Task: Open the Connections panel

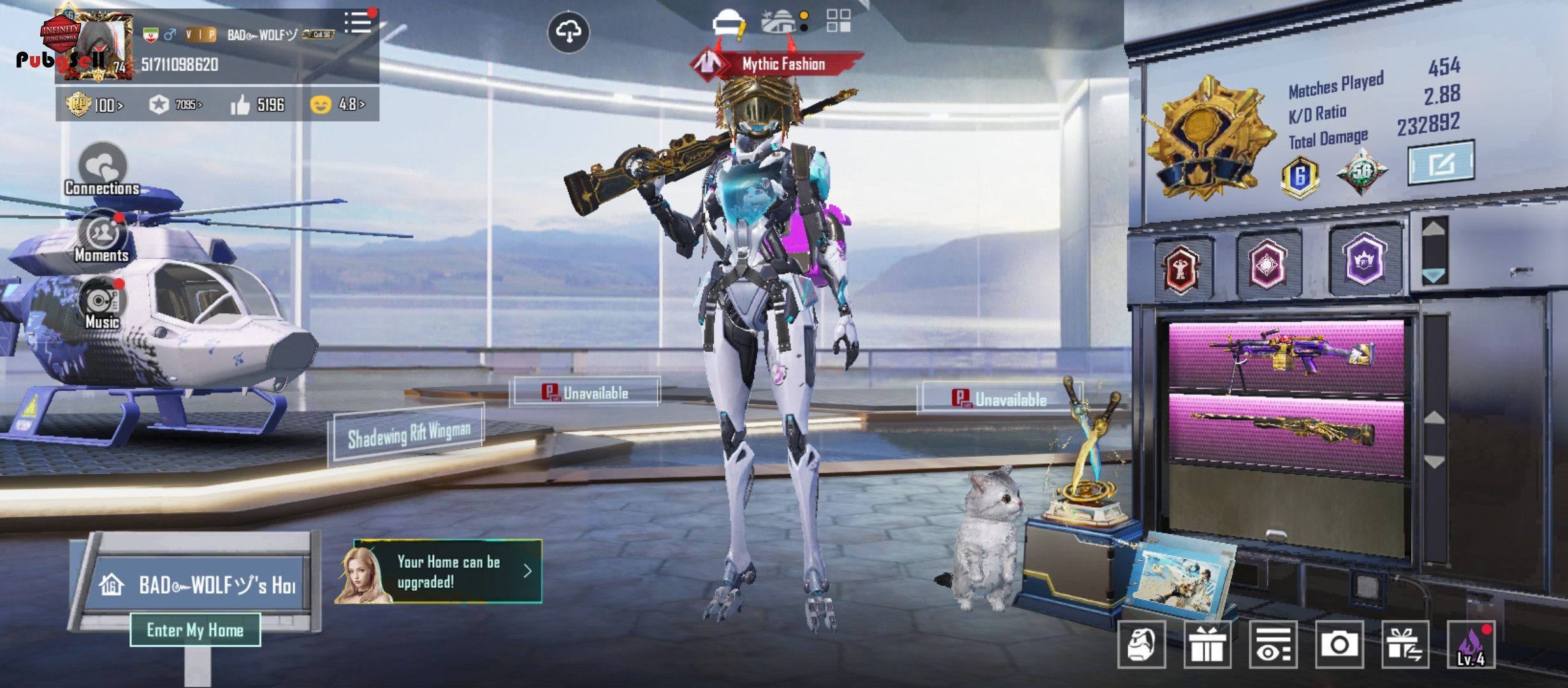Action: tap(102, 170)
